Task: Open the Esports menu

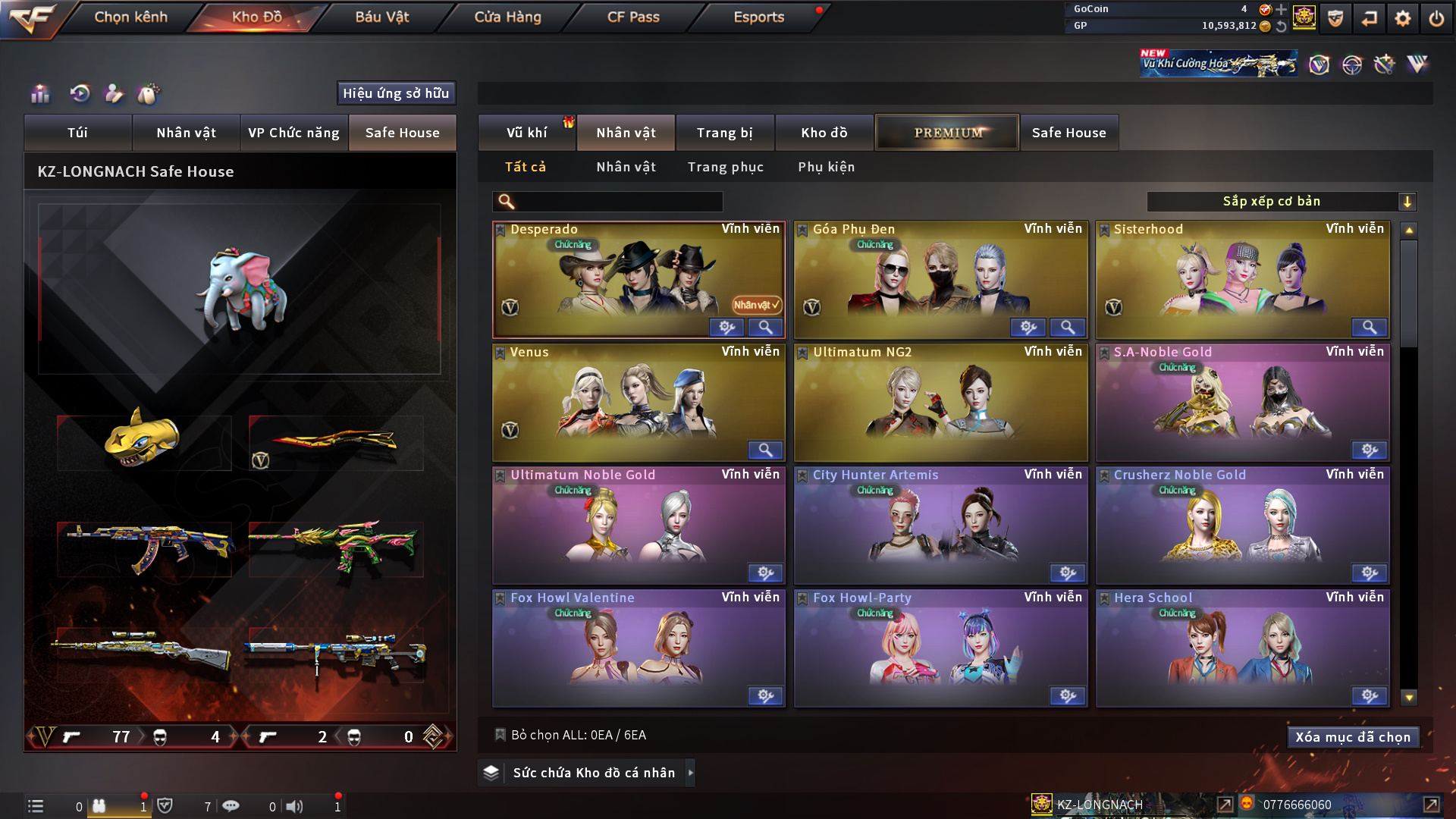Action: [x=758, y=17]
